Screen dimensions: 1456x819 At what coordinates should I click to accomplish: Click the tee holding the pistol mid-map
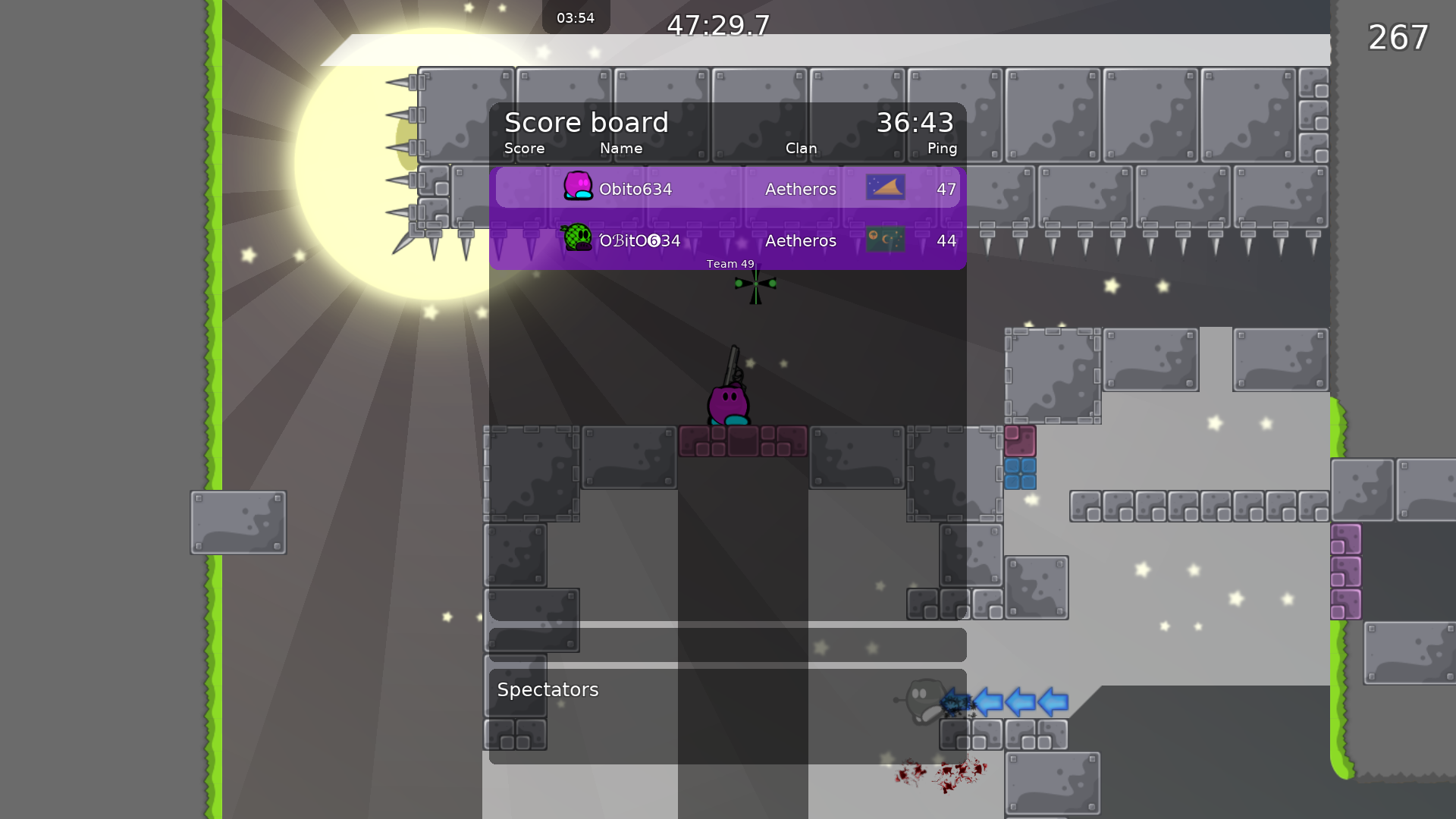pyautogui.click(x=728, y=402)
